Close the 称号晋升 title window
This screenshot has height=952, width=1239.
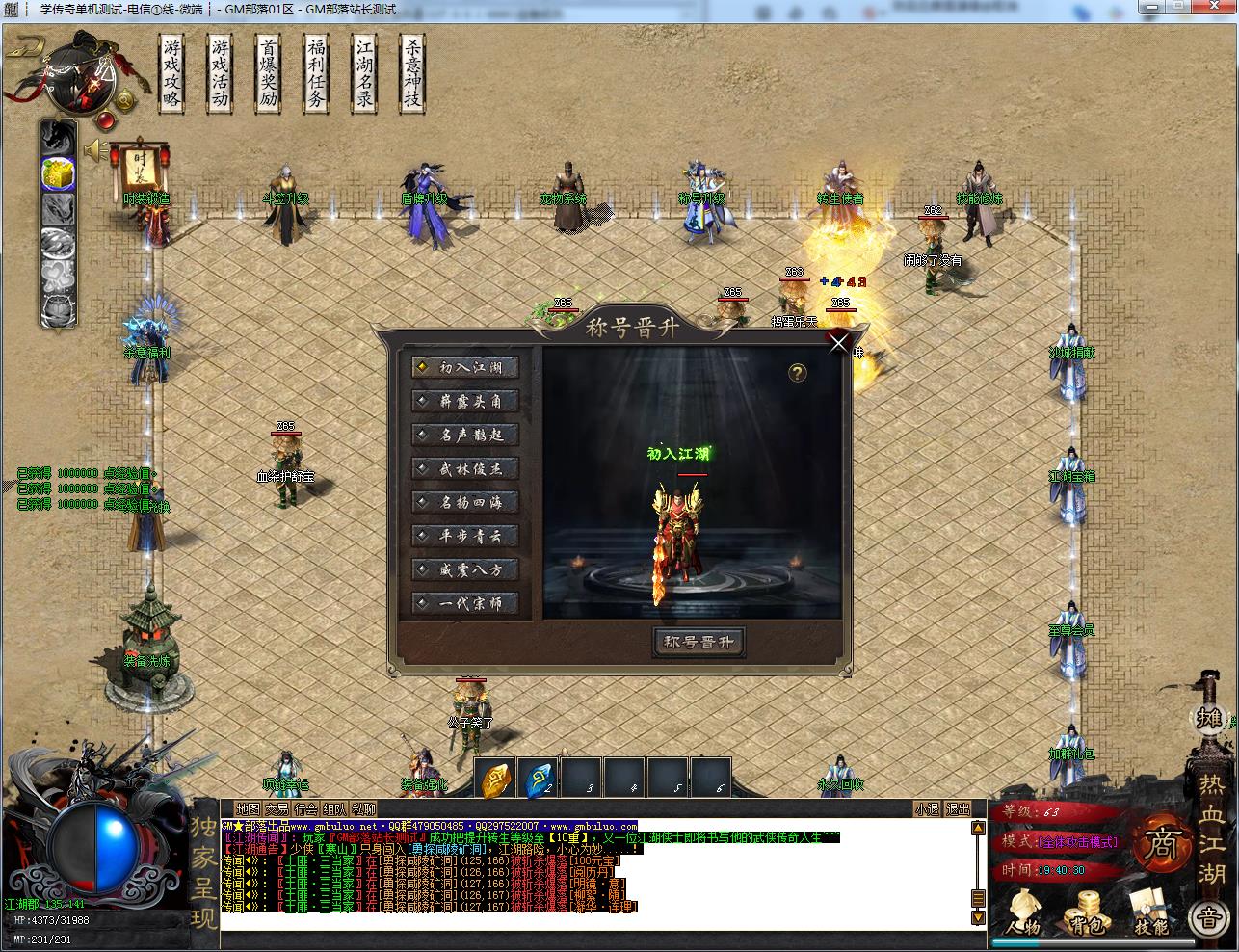839,342
